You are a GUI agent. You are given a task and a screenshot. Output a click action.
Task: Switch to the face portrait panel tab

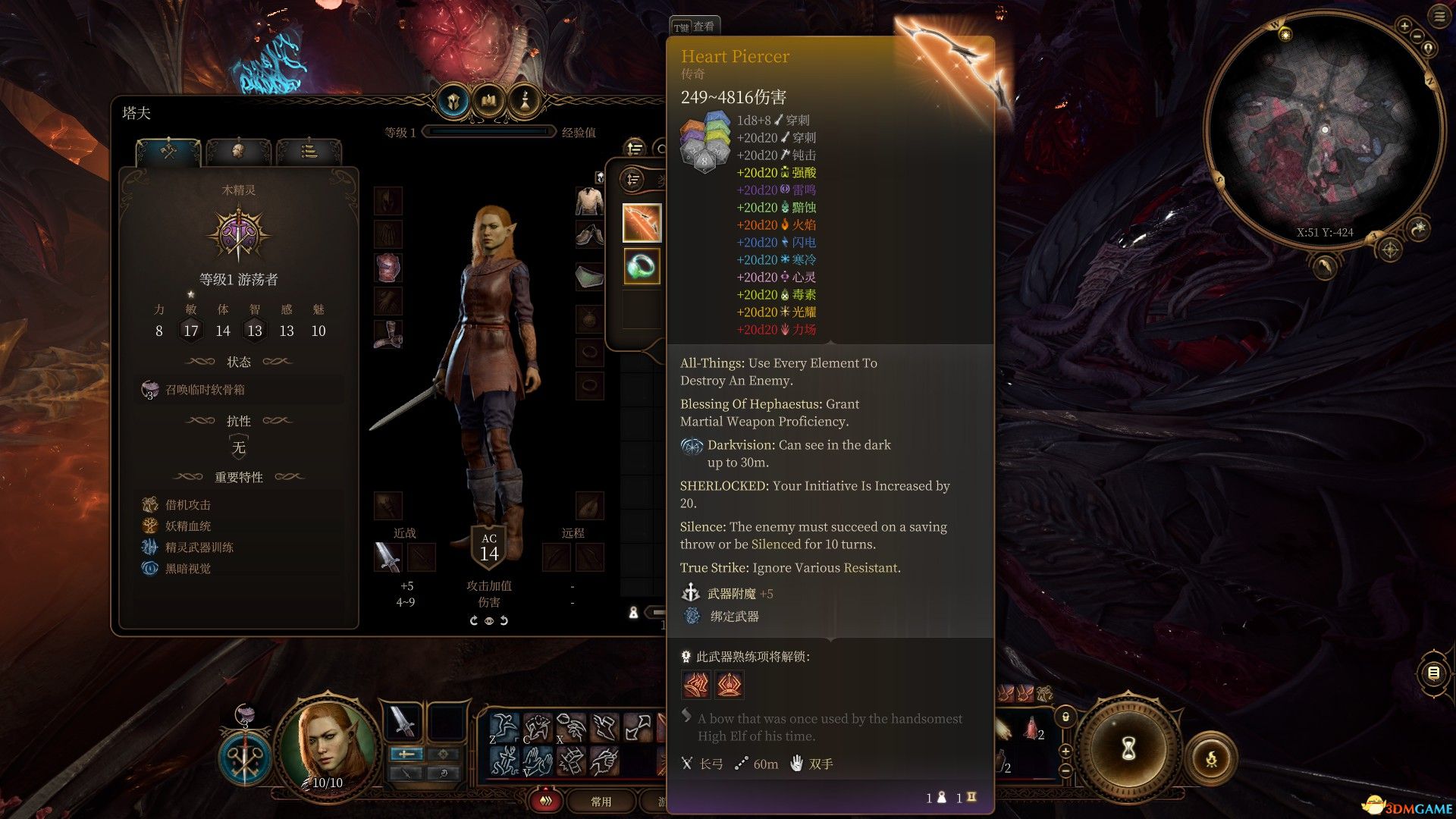pyautogui.click(x=238, y=152)
